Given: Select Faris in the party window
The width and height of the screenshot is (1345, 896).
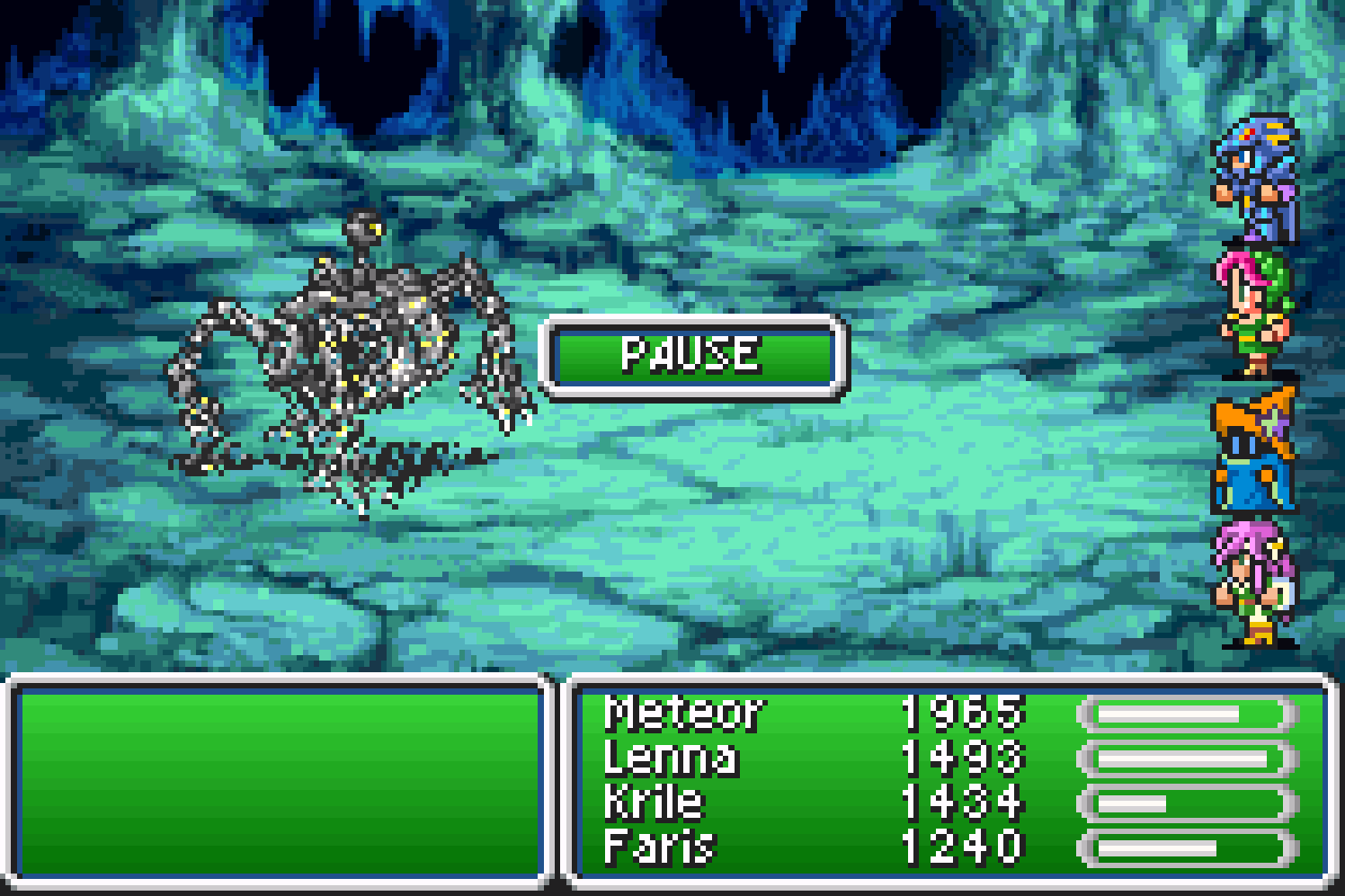Looking at the screenshot, I should point(659,847).
